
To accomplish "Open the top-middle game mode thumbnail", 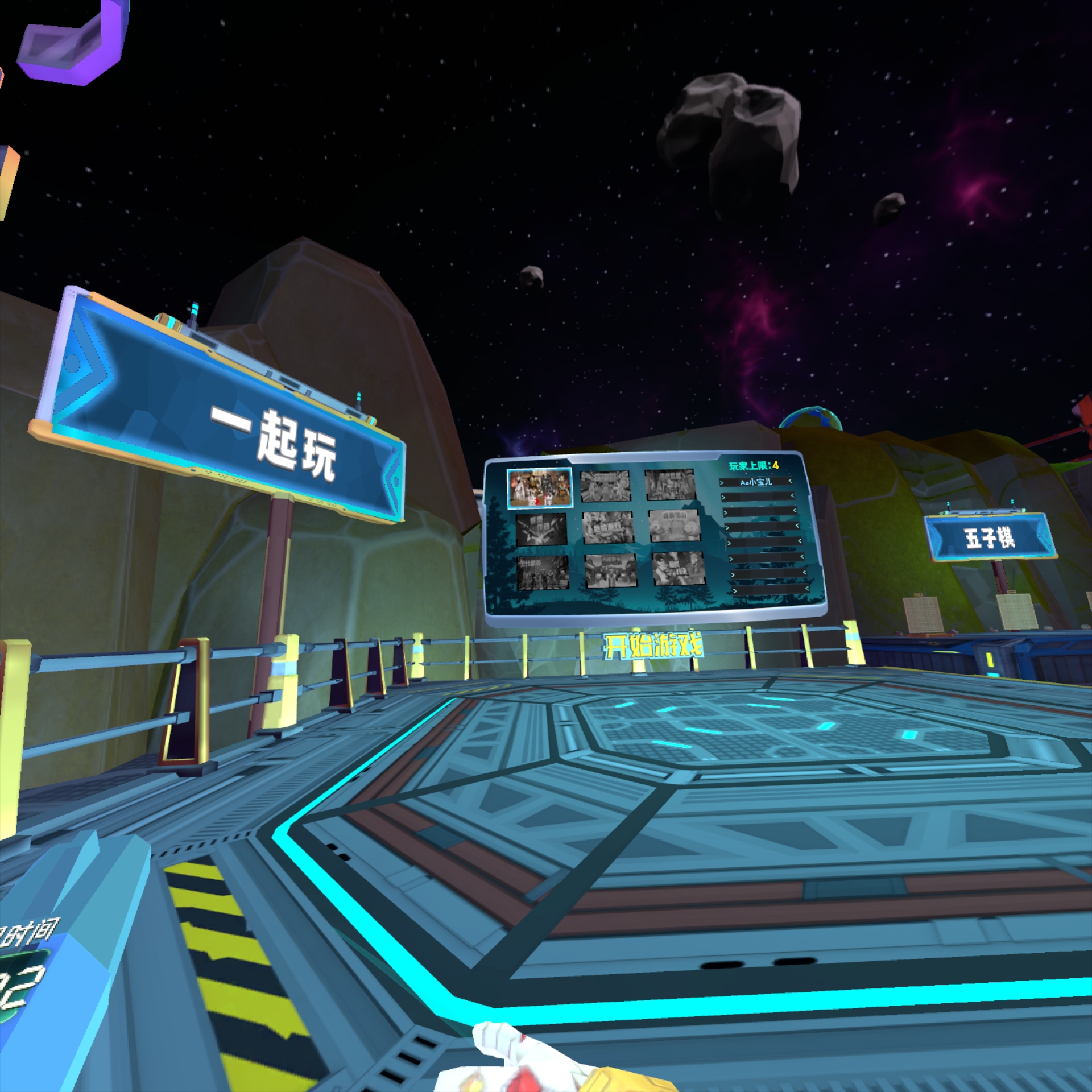I will point(605,486).
